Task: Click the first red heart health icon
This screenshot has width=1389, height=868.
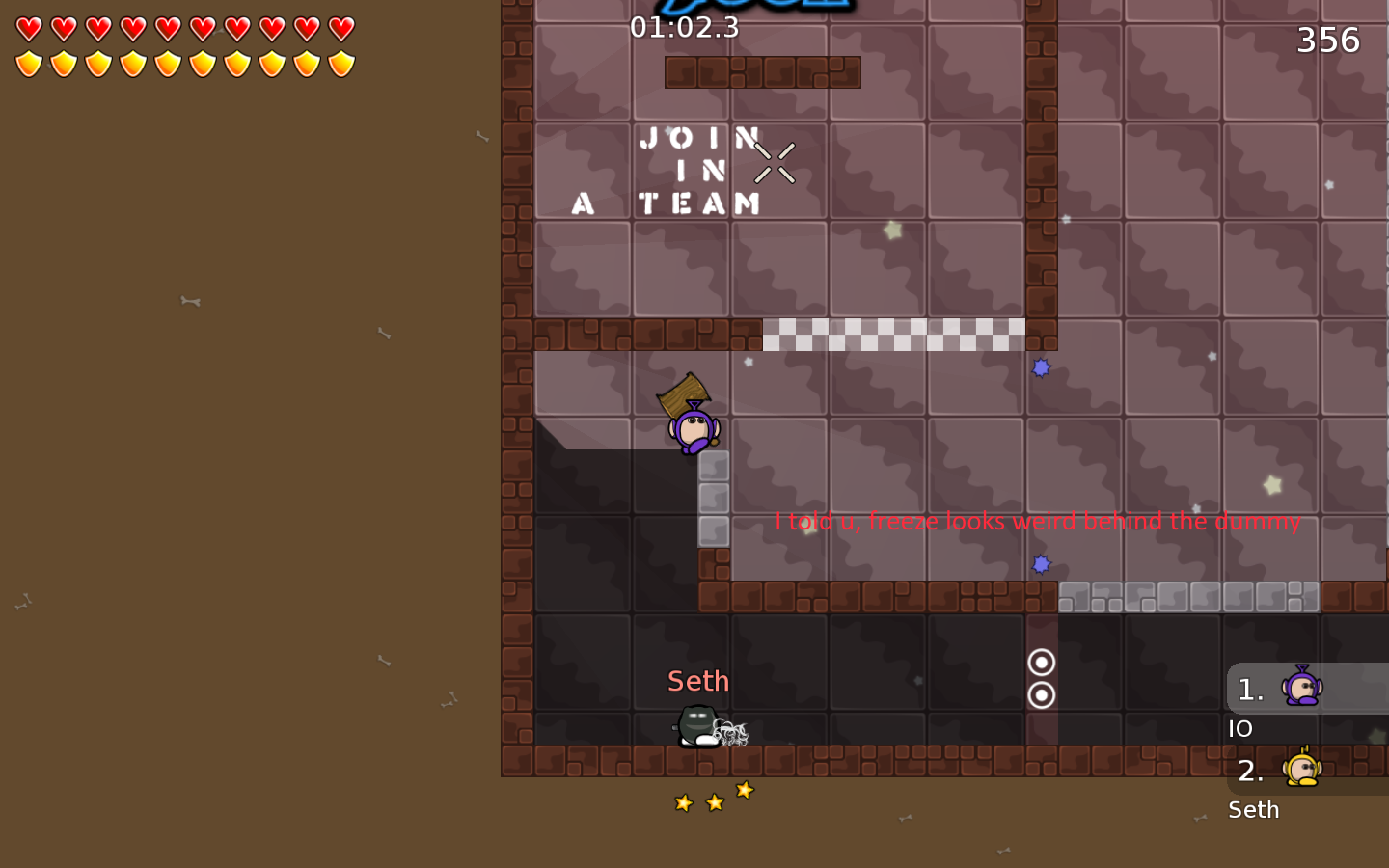Action: coord(30,30)
